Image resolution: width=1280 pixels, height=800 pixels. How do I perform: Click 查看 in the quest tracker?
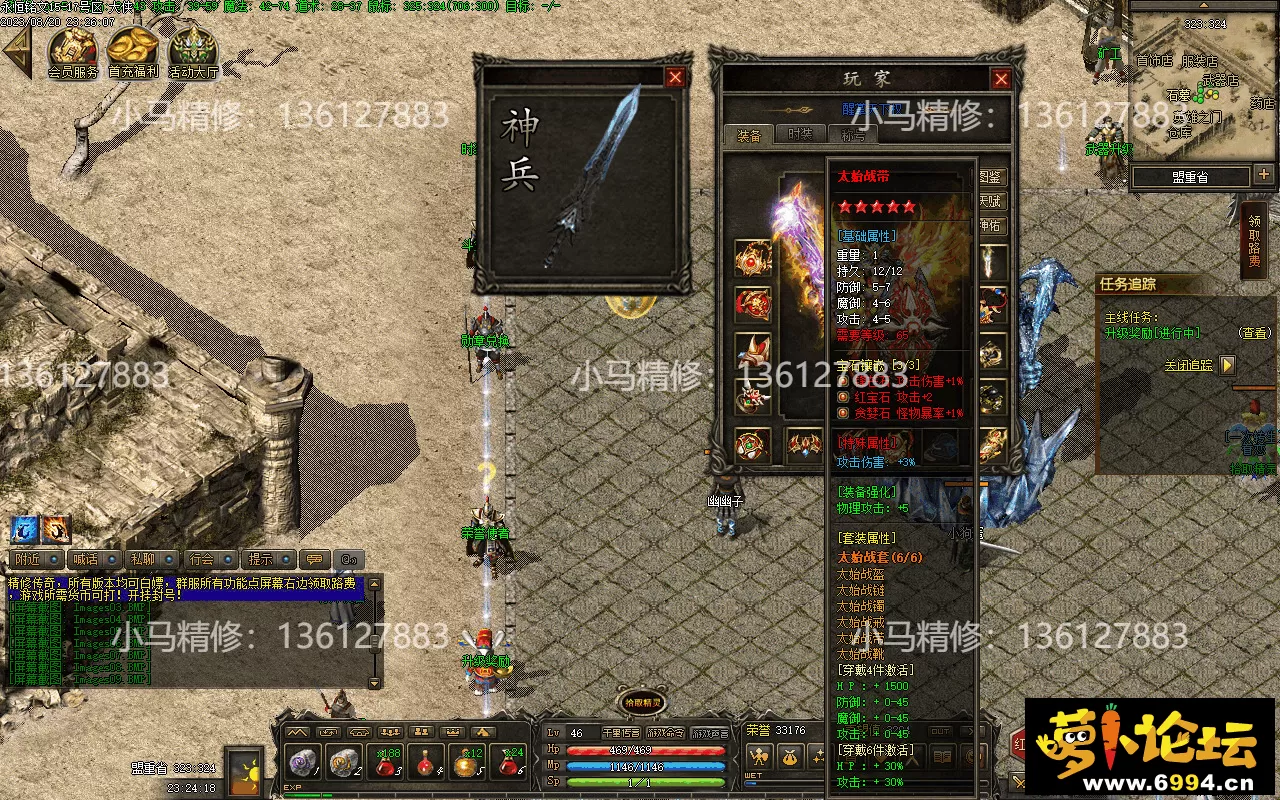click(1254, 333)
